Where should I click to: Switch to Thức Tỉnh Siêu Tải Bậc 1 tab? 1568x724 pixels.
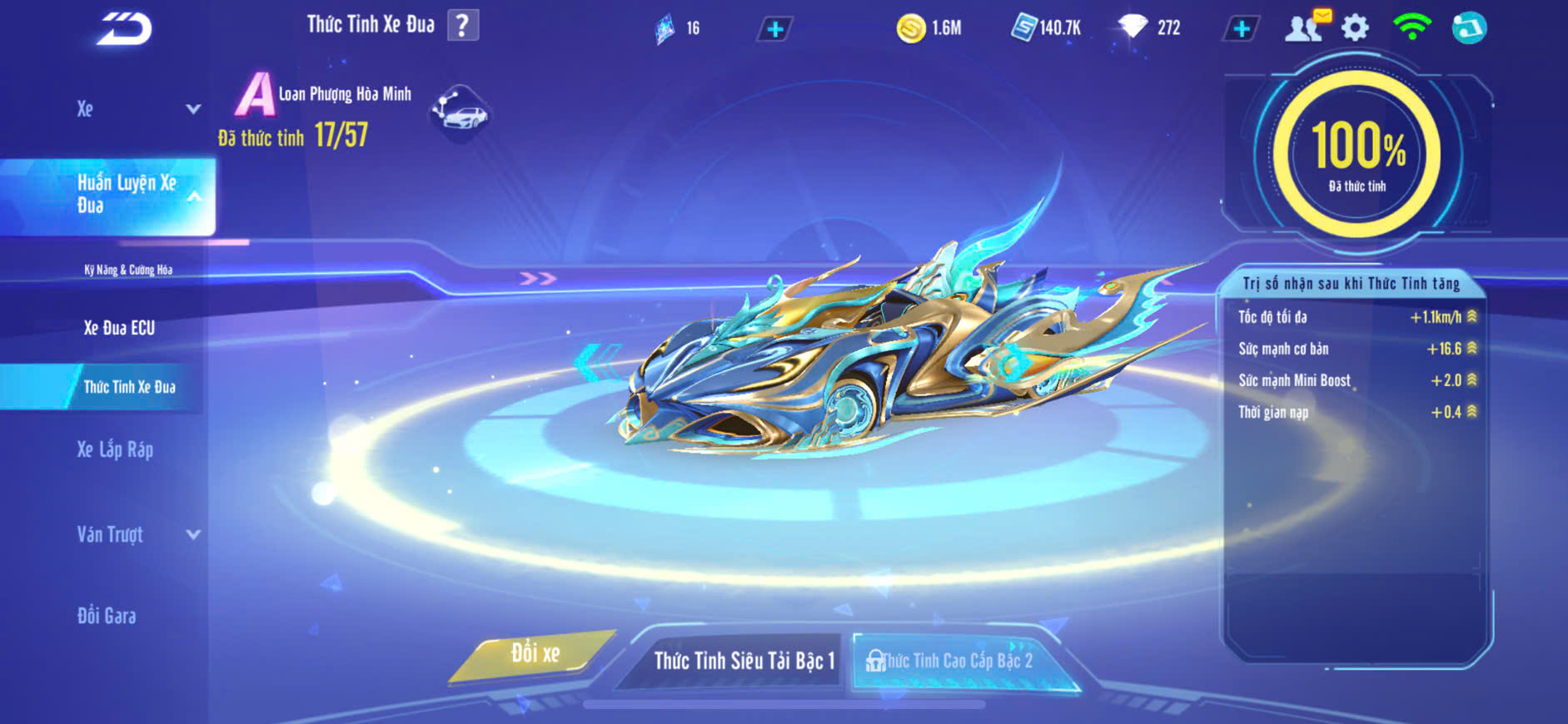pos(743,661)
